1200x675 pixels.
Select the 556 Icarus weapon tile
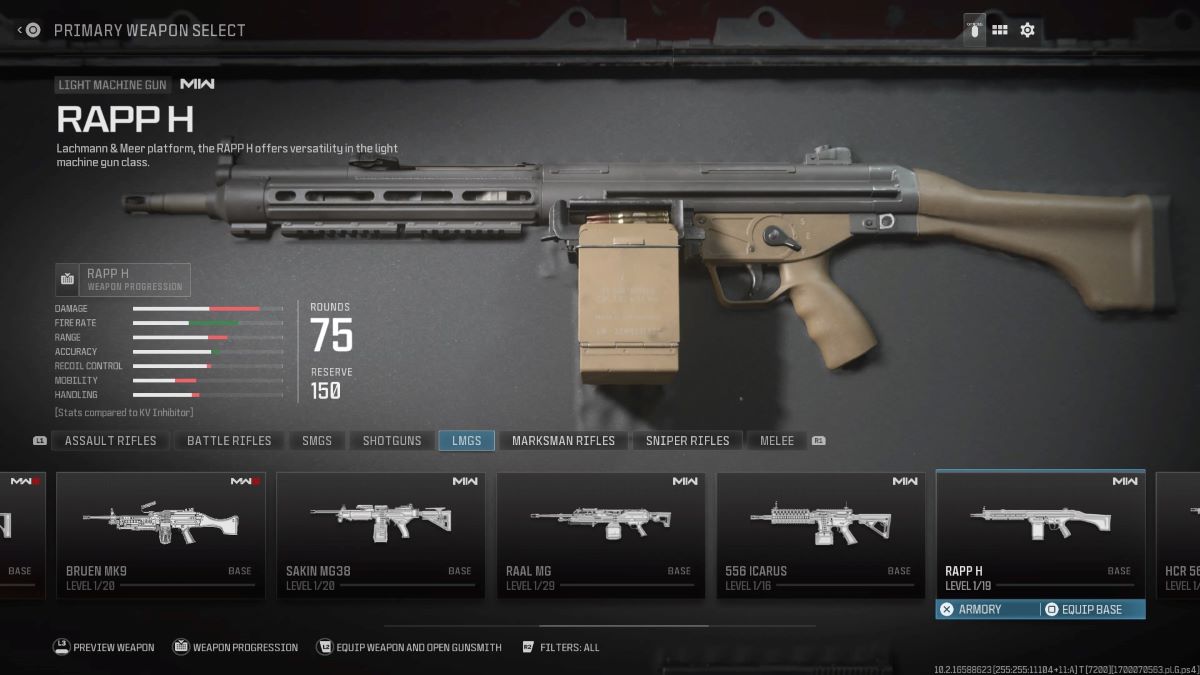[821, 535]
